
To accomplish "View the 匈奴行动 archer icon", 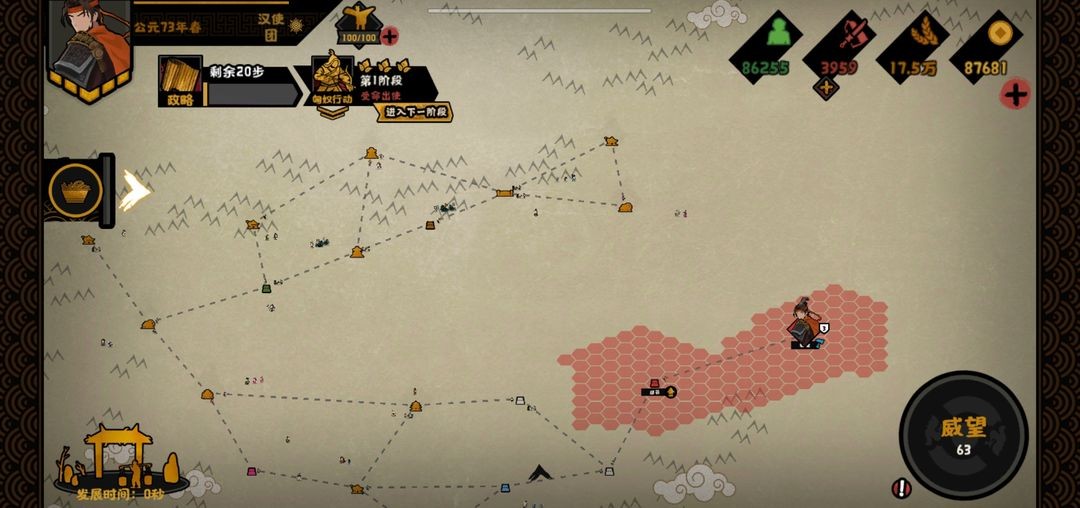I will (332, 78).
